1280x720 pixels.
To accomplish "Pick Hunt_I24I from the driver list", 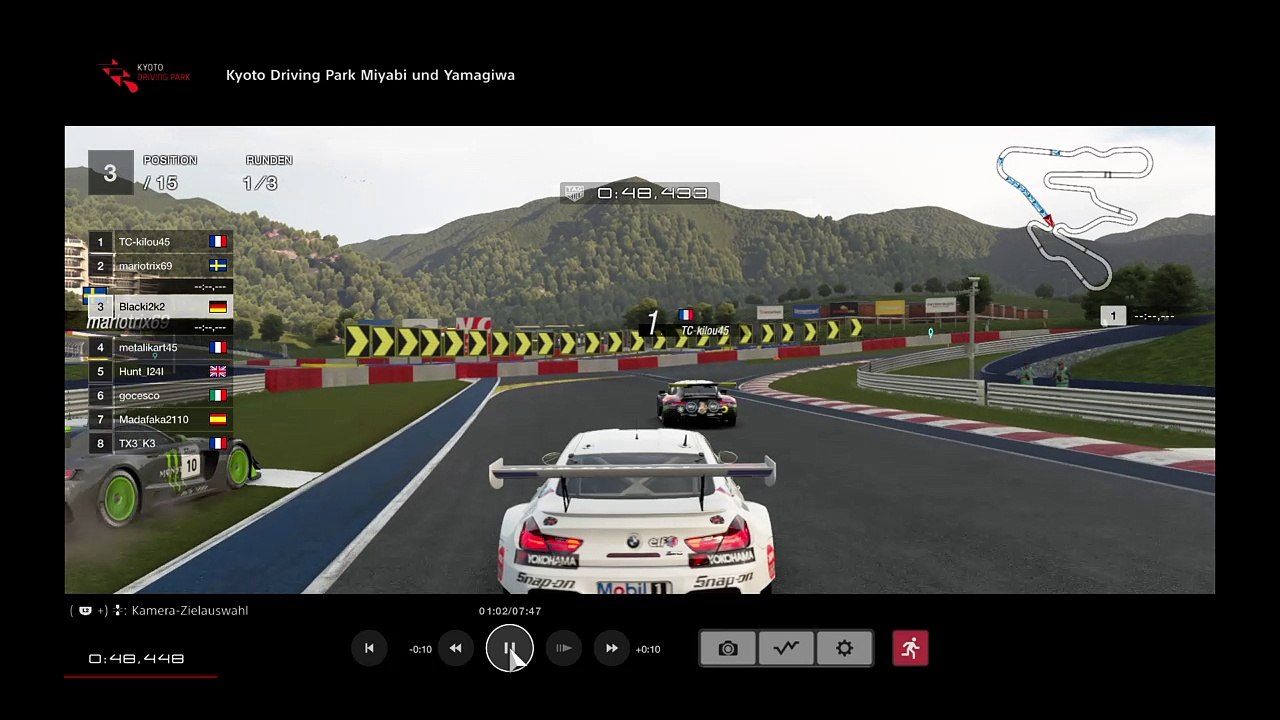I will [160, 372].
